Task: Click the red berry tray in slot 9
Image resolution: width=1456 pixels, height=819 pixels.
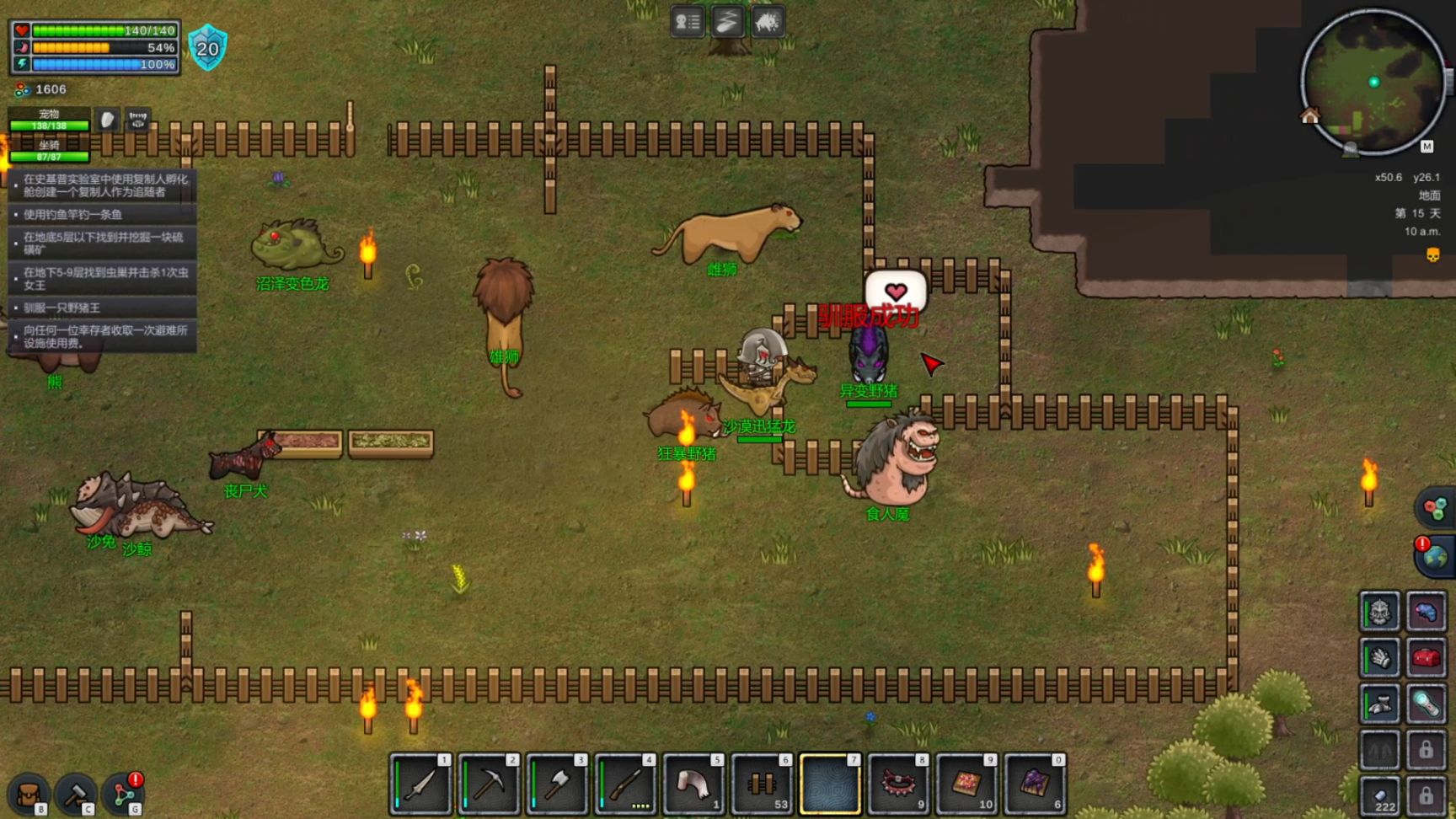Action: (966, 785)
